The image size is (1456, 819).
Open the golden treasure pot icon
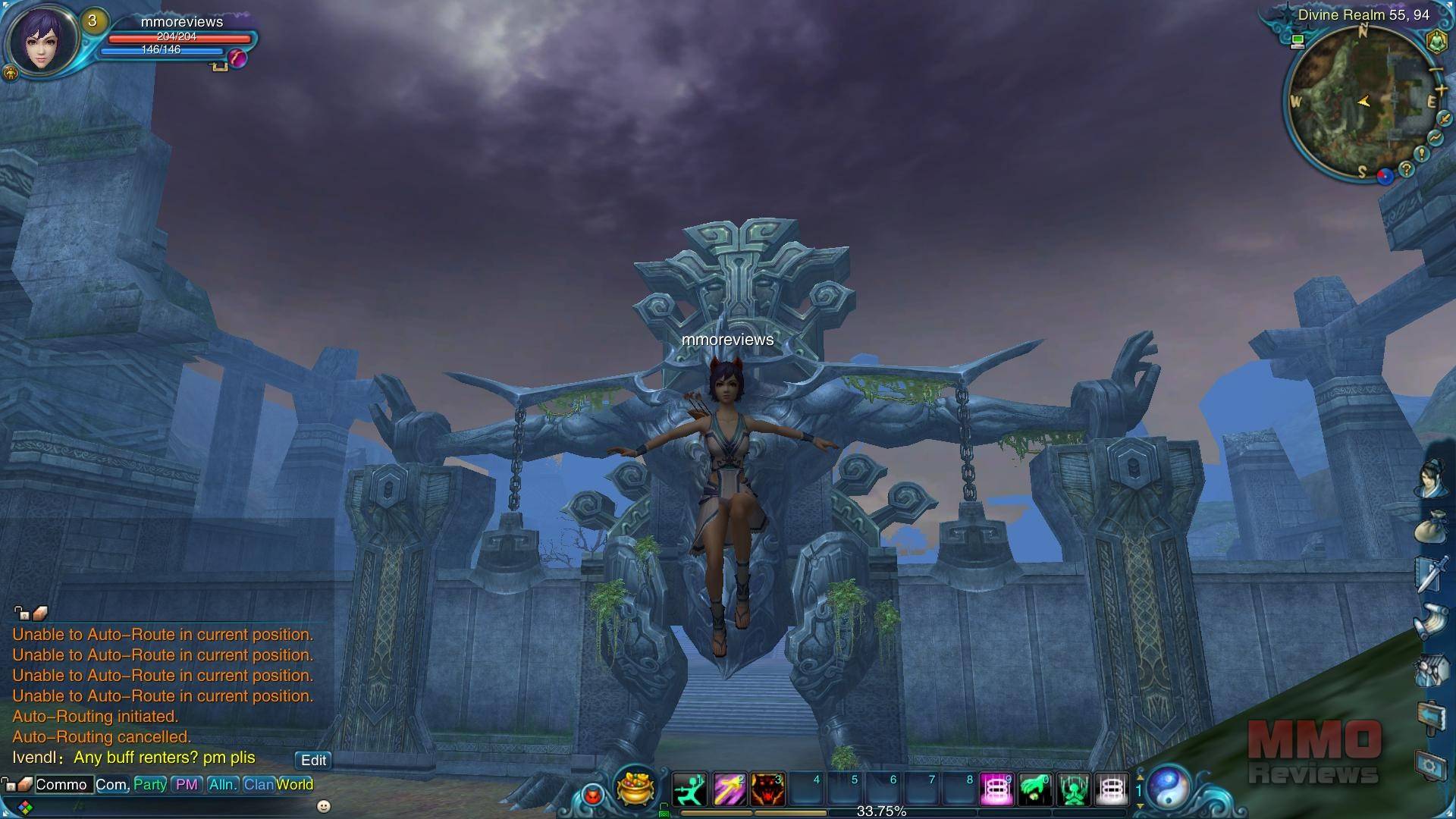(x=635, y=787)
